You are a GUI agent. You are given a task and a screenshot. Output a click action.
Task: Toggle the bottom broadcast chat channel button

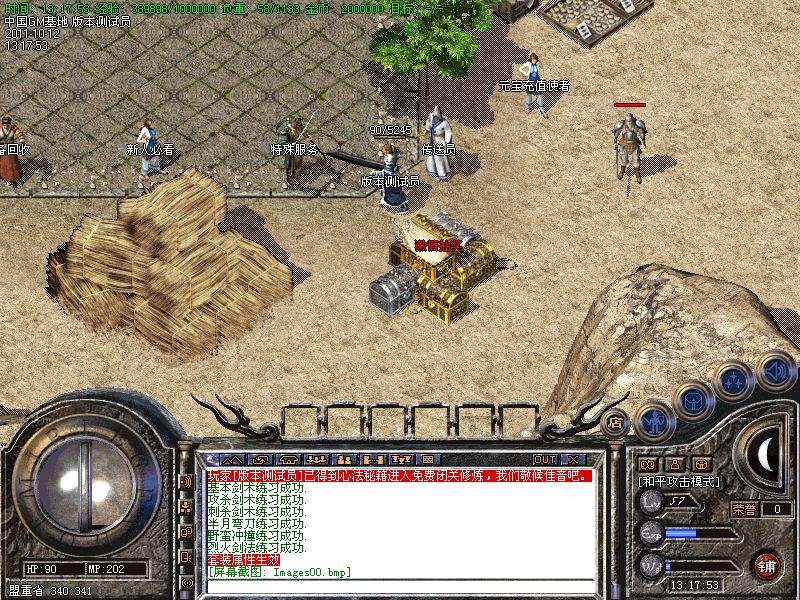tap(186, 582)
